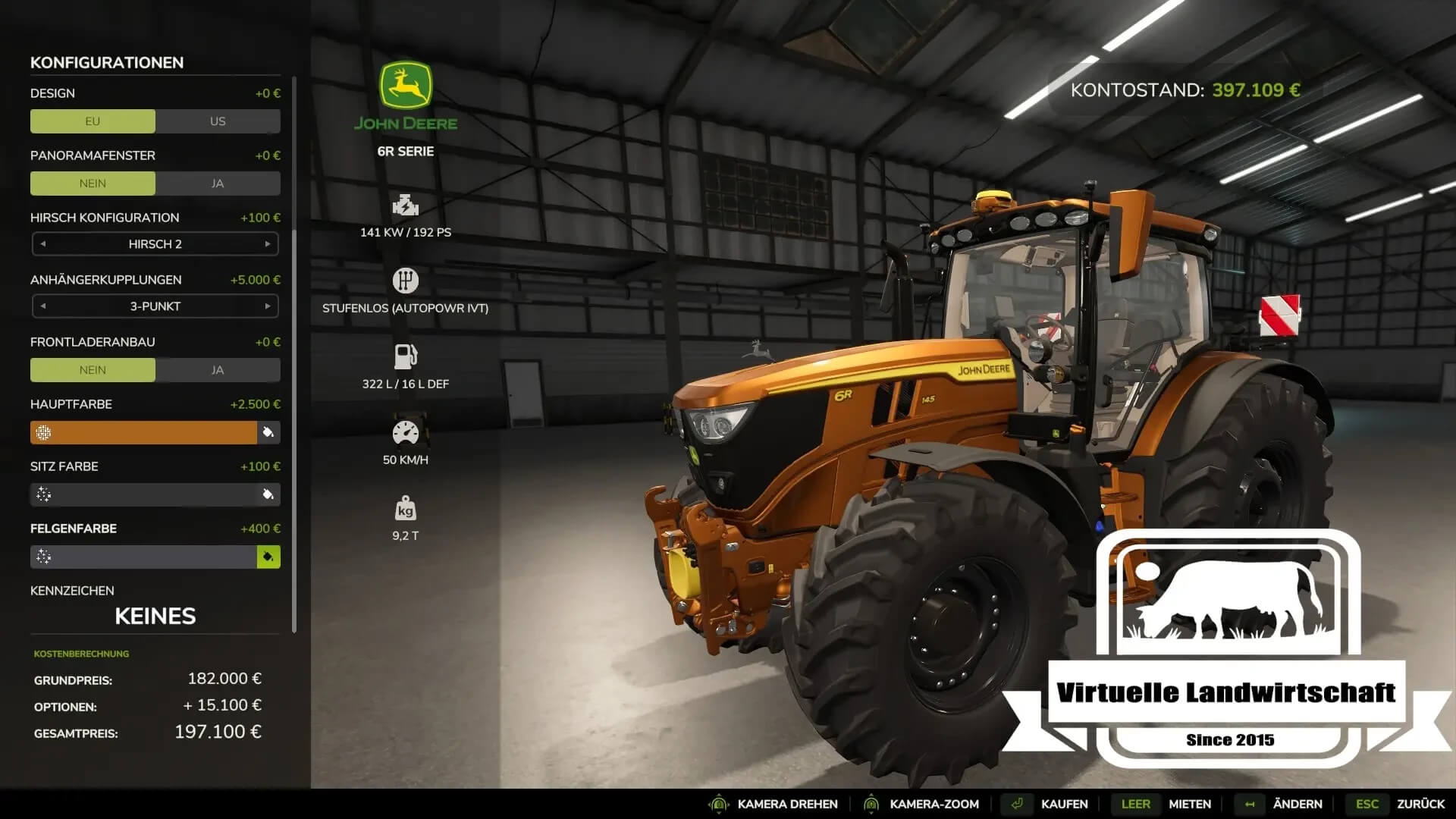Click the Hauptfarbe paint bucket icon
This screenshot has width=1456, height=819.
[x=268, y=432]
